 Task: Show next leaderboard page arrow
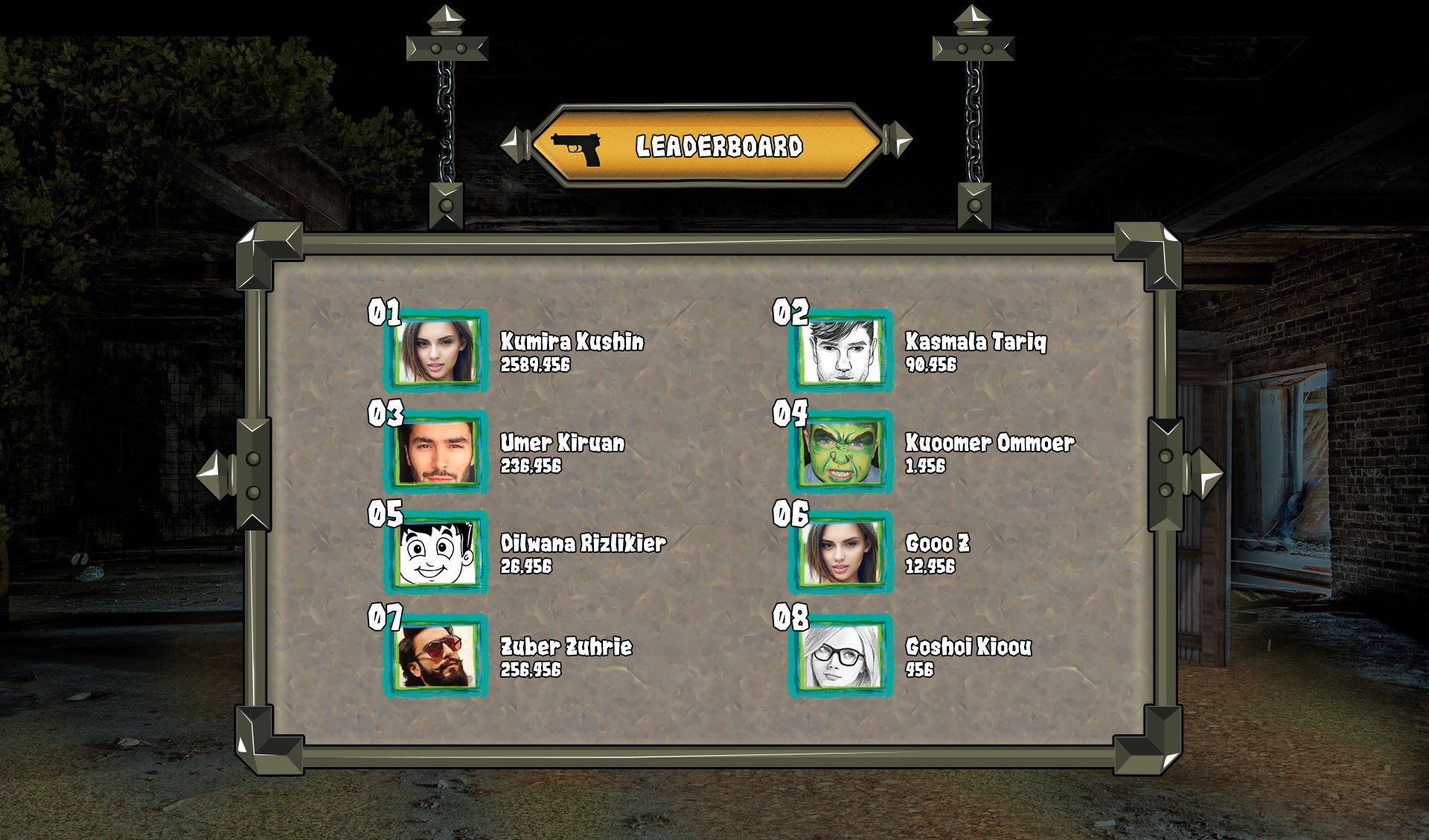1205,475
